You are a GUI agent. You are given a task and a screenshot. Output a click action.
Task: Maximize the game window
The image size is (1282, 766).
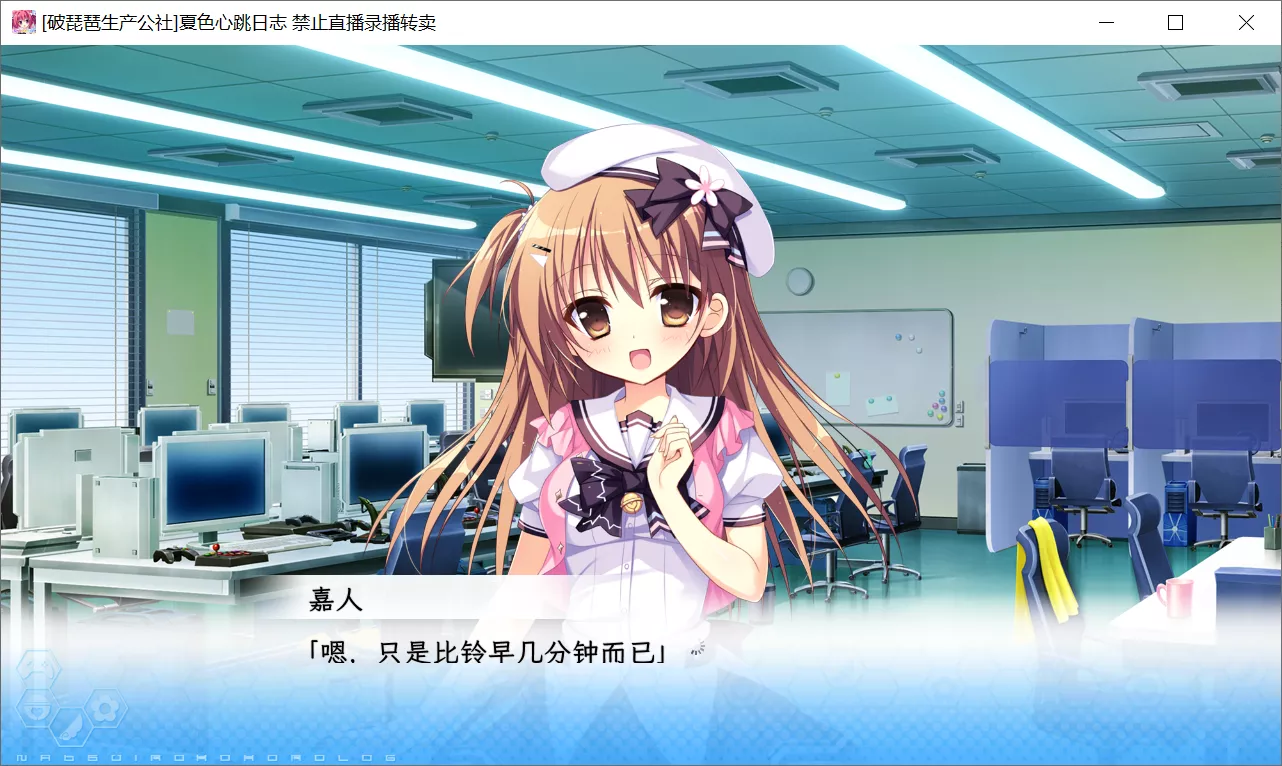click(x=1175, y=22)
